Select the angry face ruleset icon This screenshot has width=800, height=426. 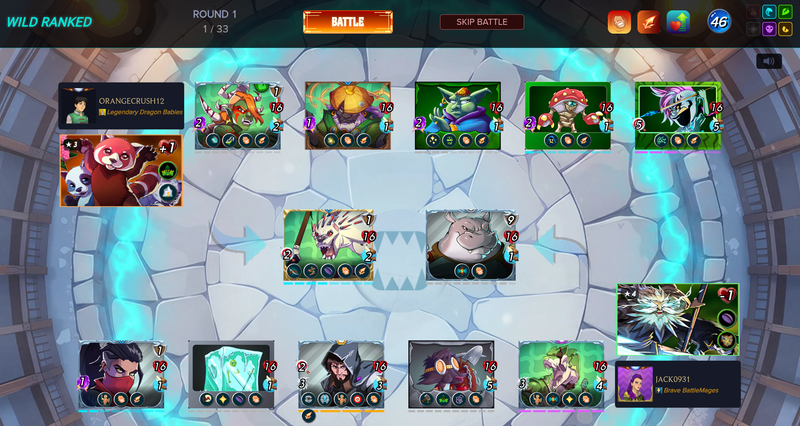(x=619, y=22)
